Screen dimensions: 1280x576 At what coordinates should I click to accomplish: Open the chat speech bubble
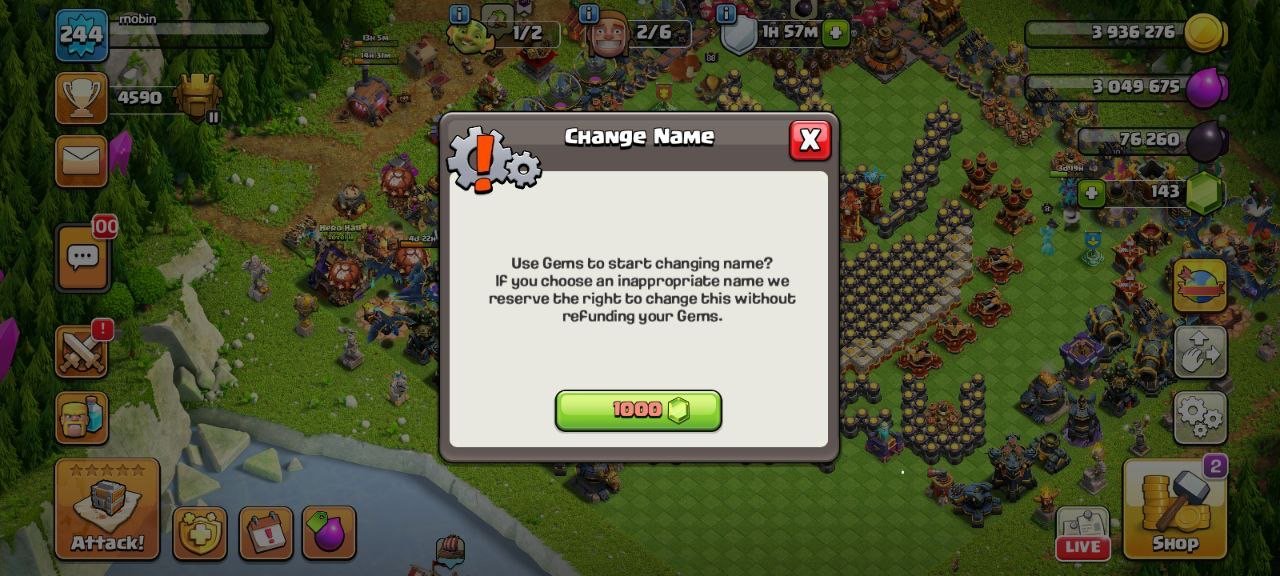coord(81,259)
